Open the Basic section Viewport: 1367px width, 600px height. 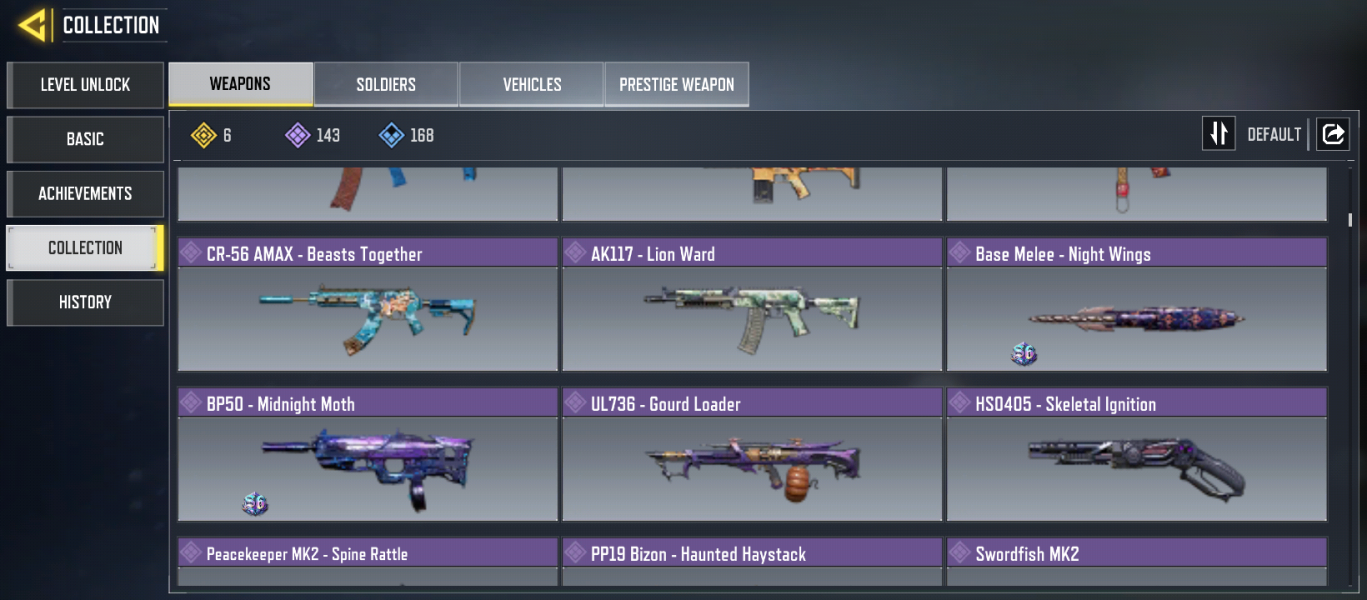pos(85,139)
